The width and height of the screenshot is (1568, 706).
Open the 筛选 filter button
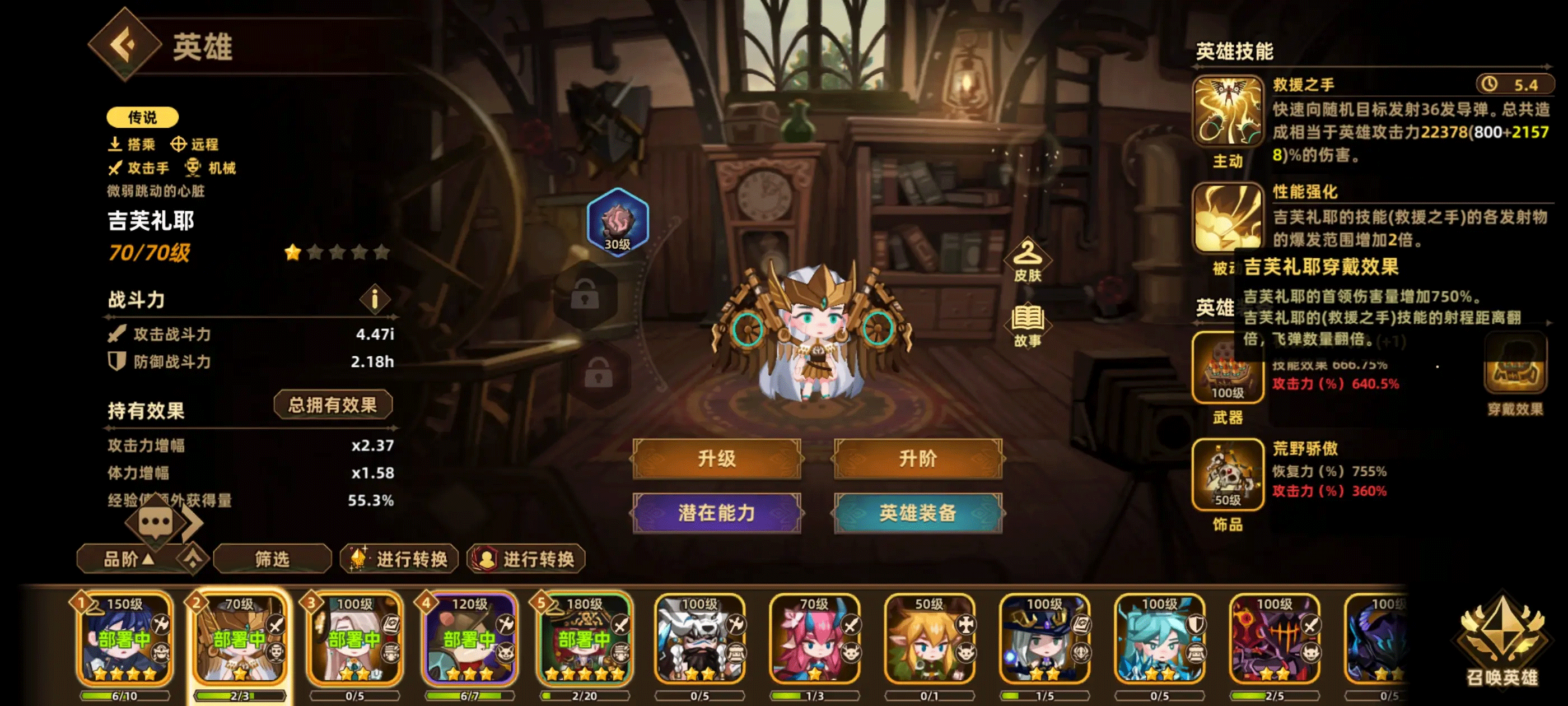point(272,559)
